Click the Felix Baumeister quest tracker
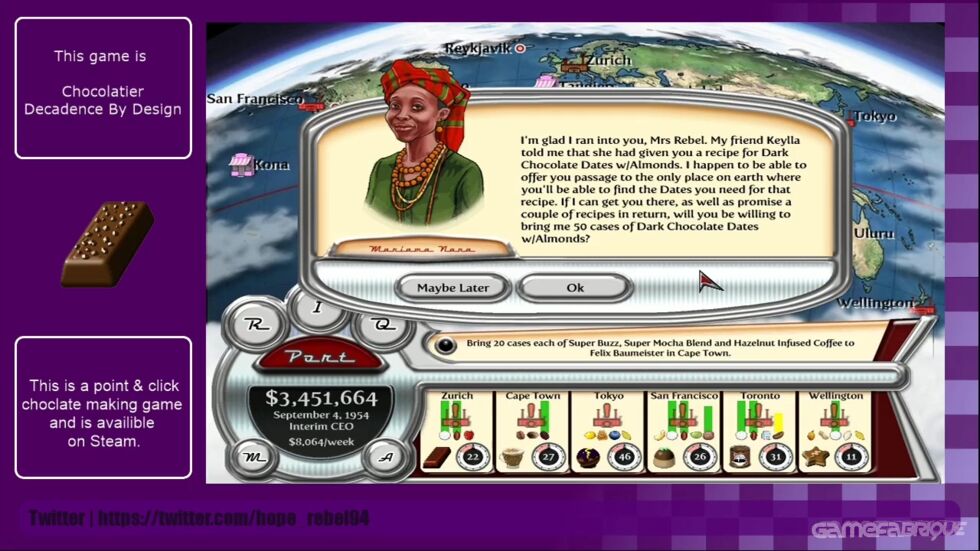 pyautogui.click(x=660, y=348)
